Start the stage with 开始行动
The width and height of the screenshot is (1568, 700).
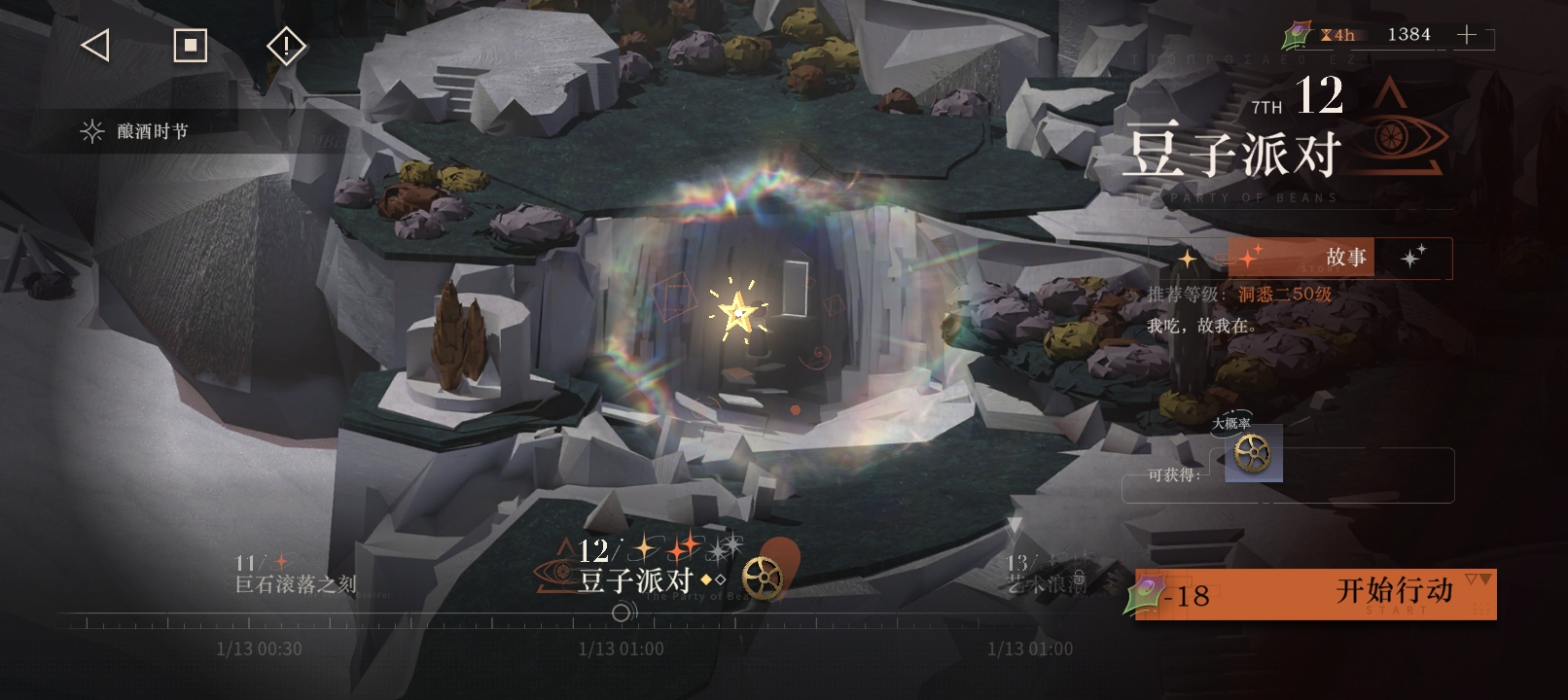[x=1315, y=593]
